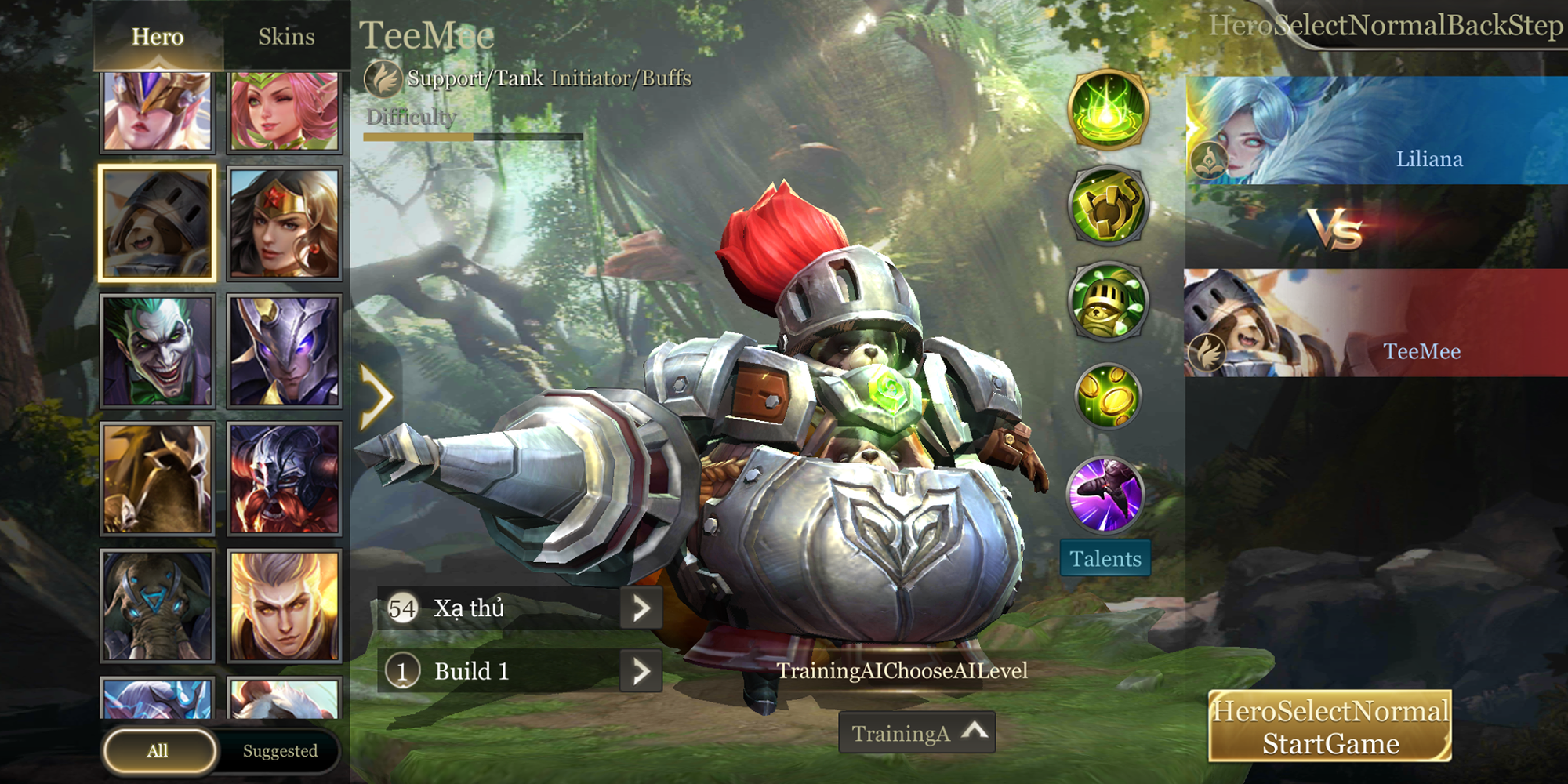
Task: Pick the Wonder Woman hero portrait
Action: (x=285, y=224)
